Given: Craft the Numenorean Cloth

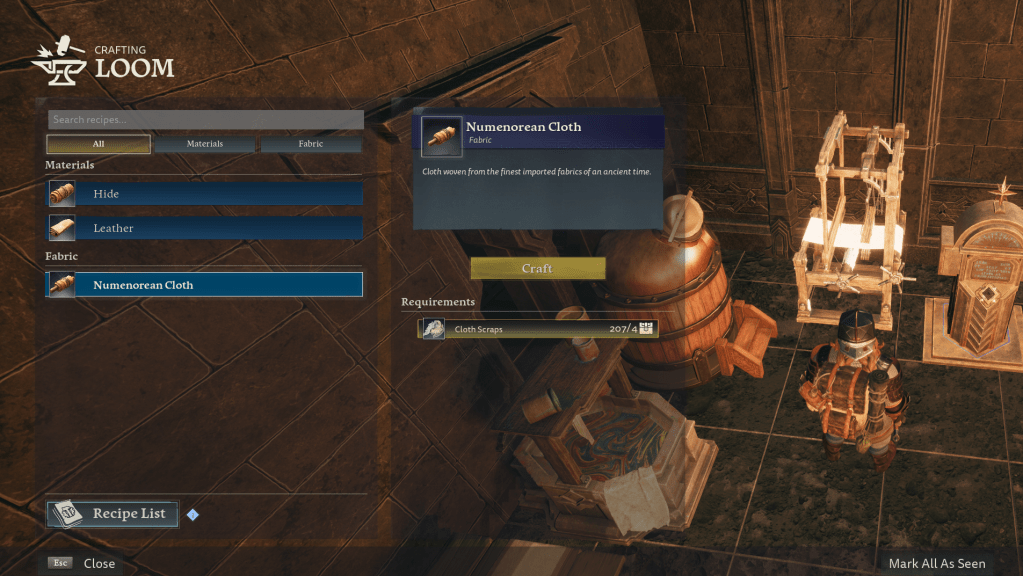Looking at the screenshot, I should (x=537, y=269).
